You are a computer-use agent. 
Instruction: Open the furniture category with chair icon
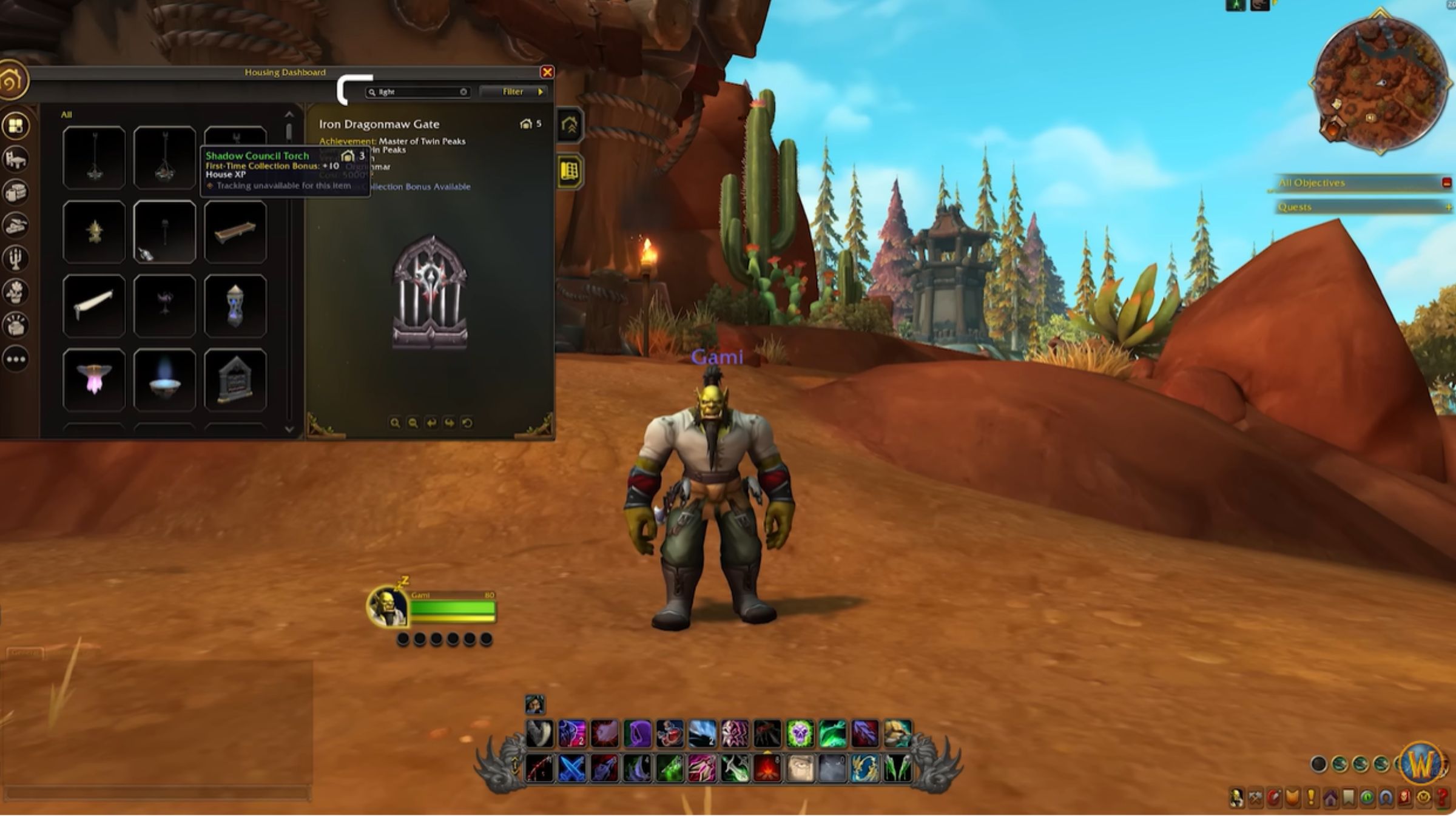point(16,160)
